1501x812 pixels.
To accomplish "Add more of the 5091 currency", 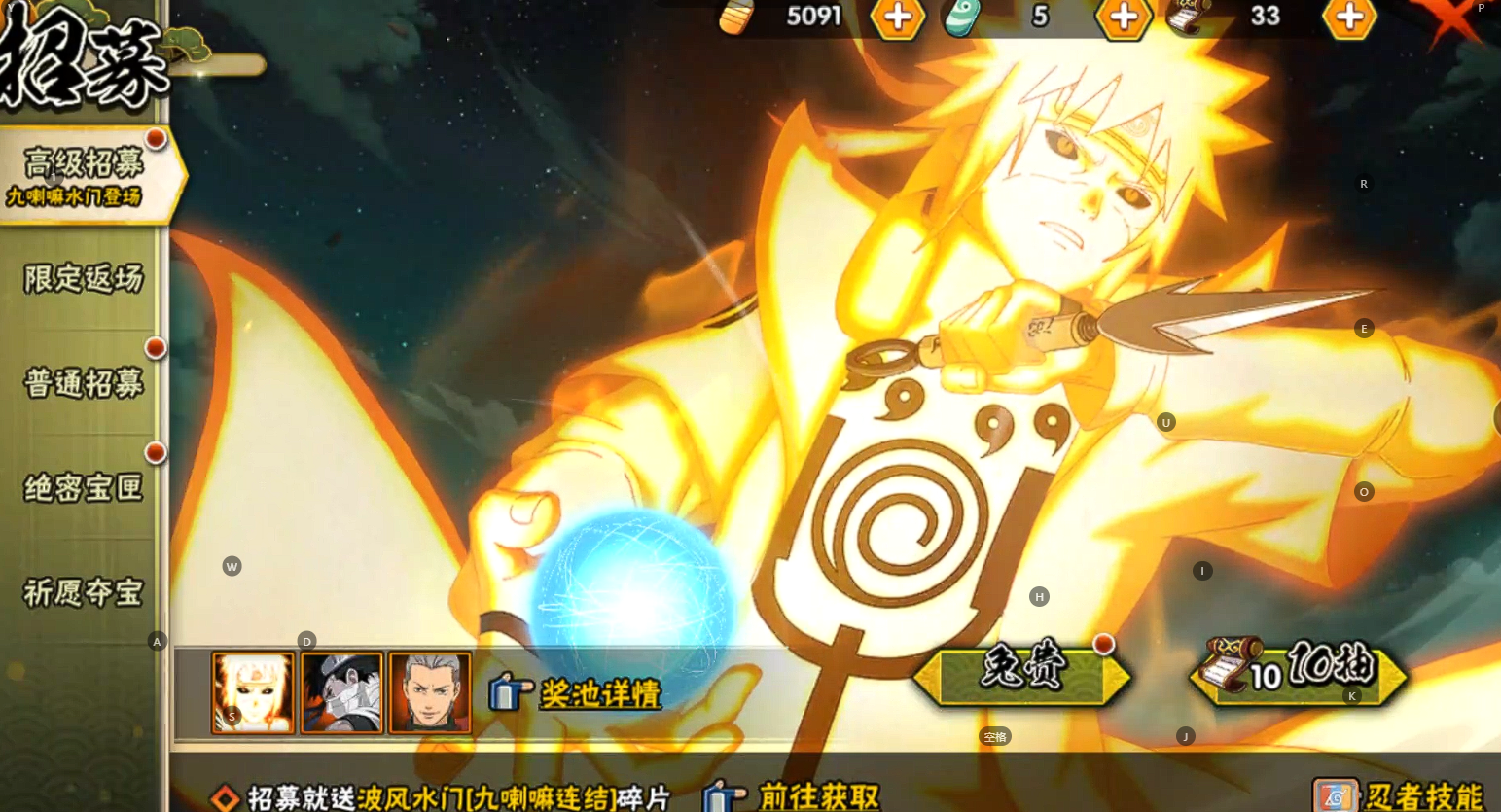I will tap(896, 18).
